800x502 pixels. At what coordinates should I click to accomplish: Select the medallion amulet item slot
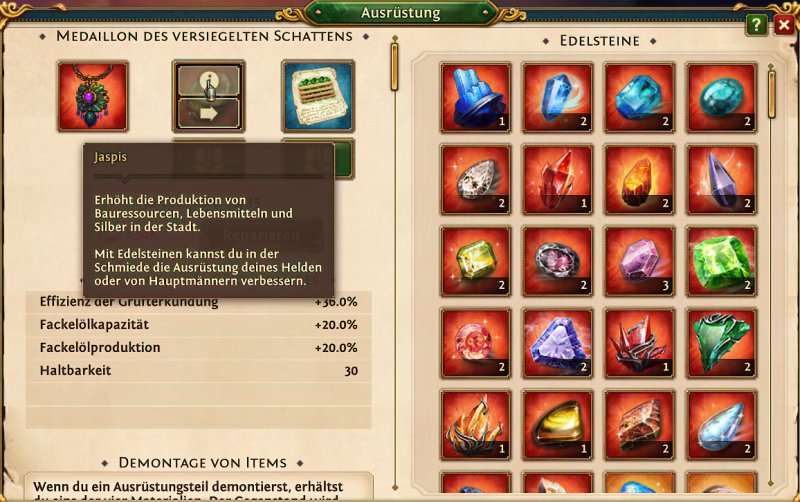(93, 97)
